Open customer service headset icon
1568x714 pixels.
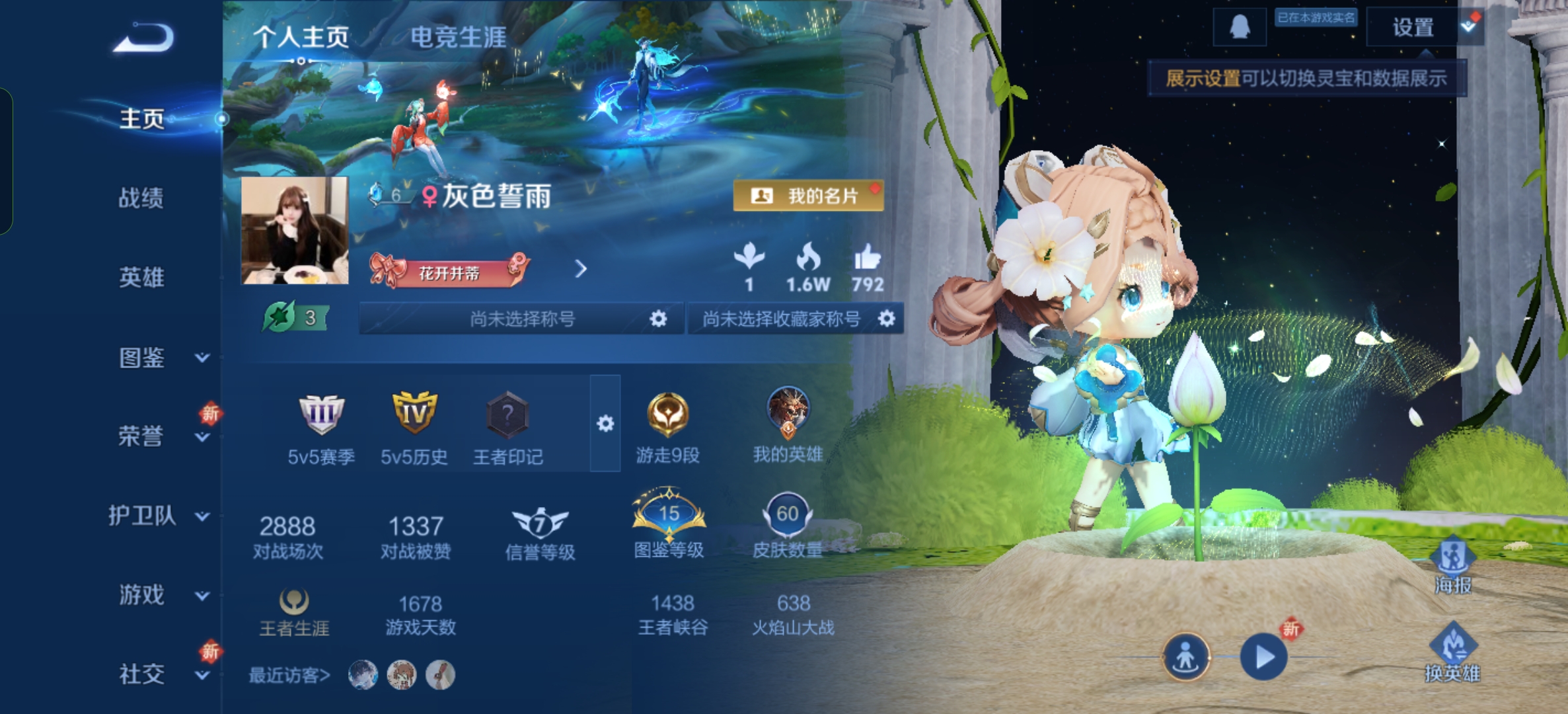click(x=1238, y=28)
